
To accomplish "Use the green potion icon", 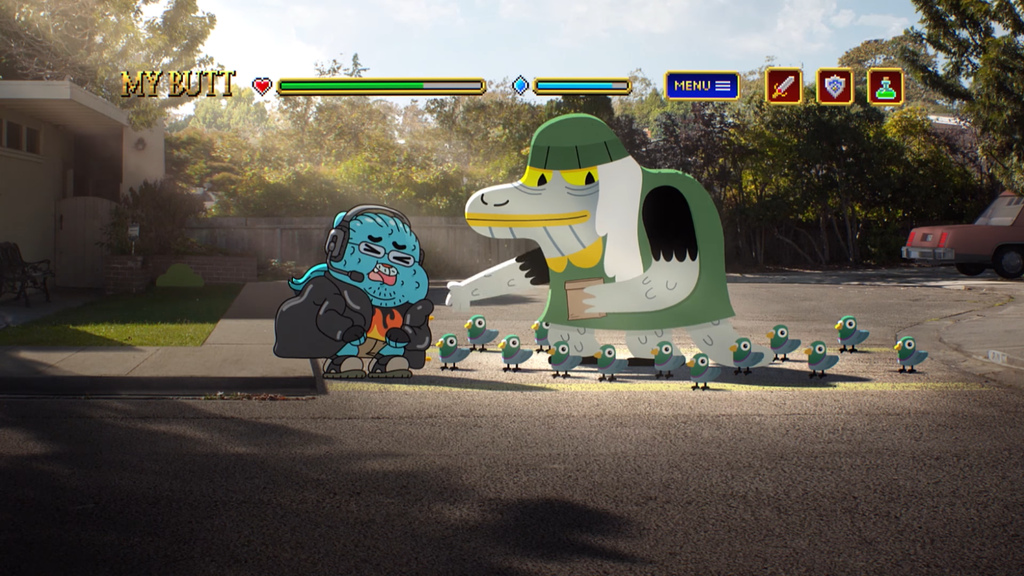I will 885,86.
